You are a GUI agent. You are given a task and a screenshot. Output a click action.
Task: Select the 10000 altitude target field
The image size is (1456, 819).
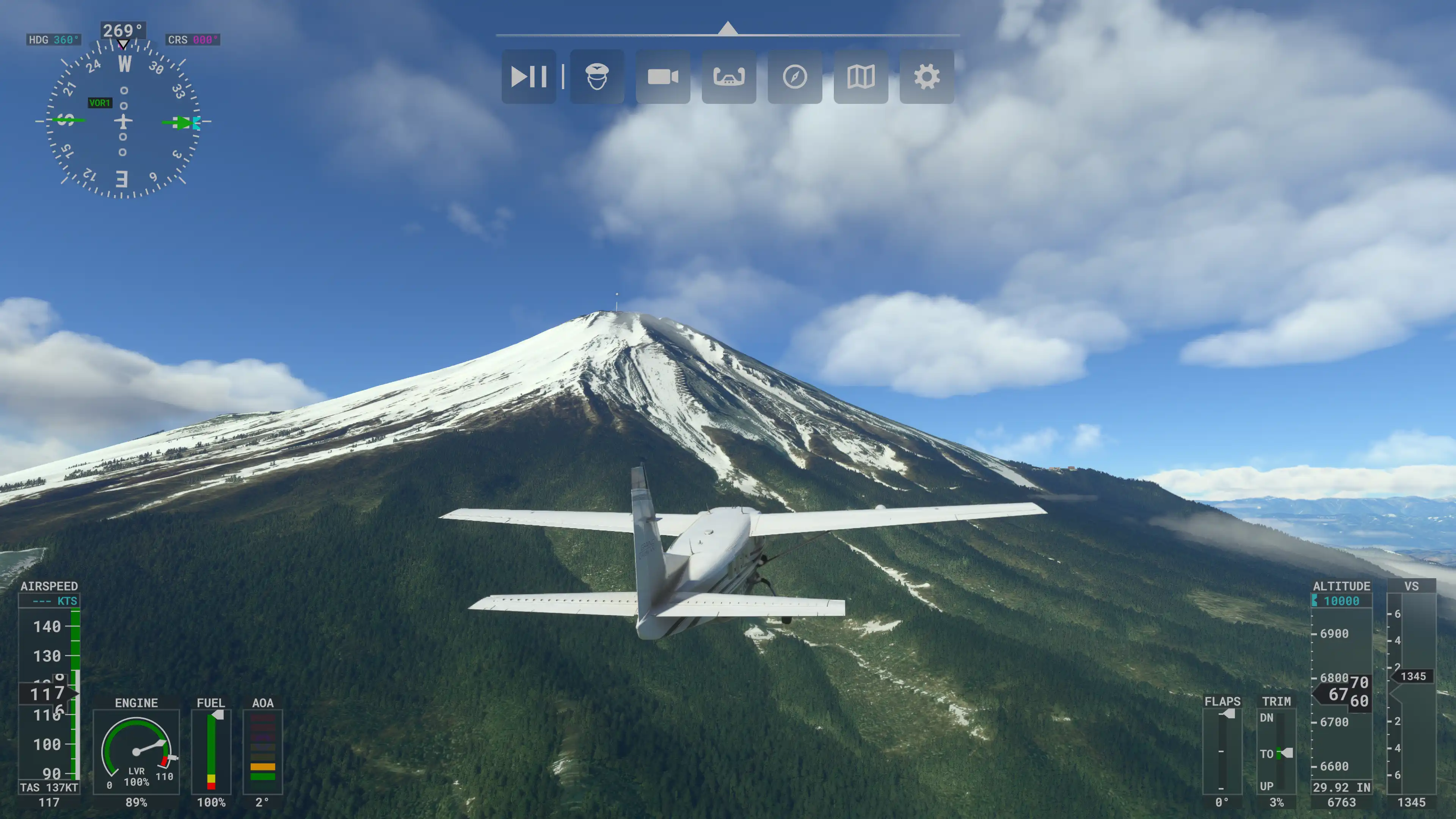coord(1342,601)
